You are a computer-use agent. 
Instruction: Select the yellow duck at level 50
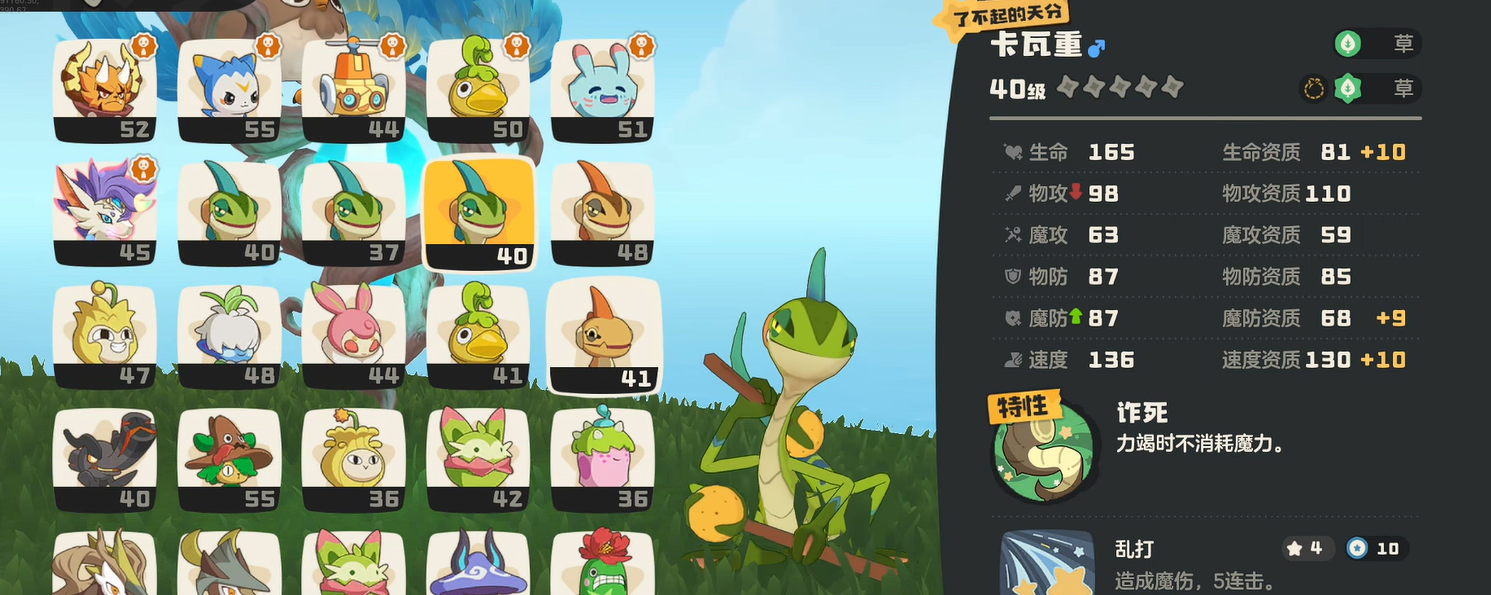[x=477, y=90]
